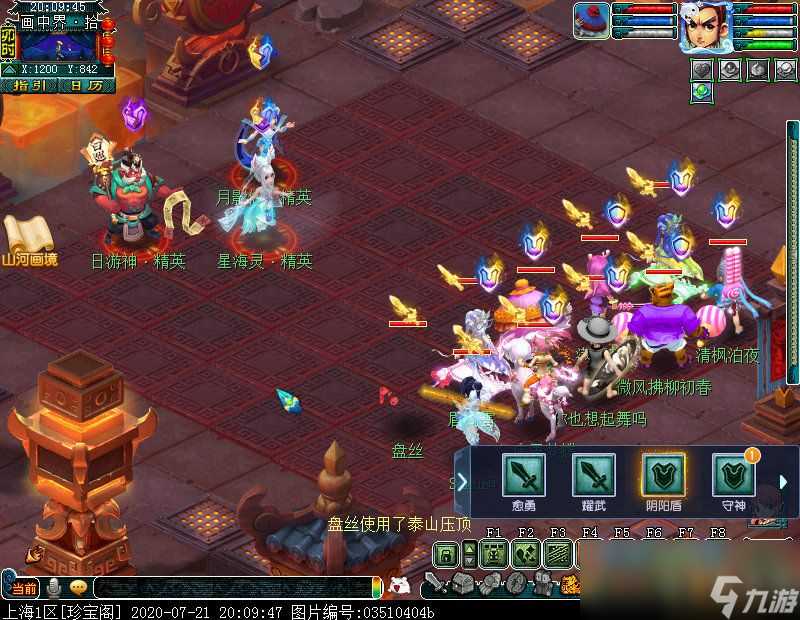Open the player character portrait
The image size is (800, 620).
pos(704,25)
